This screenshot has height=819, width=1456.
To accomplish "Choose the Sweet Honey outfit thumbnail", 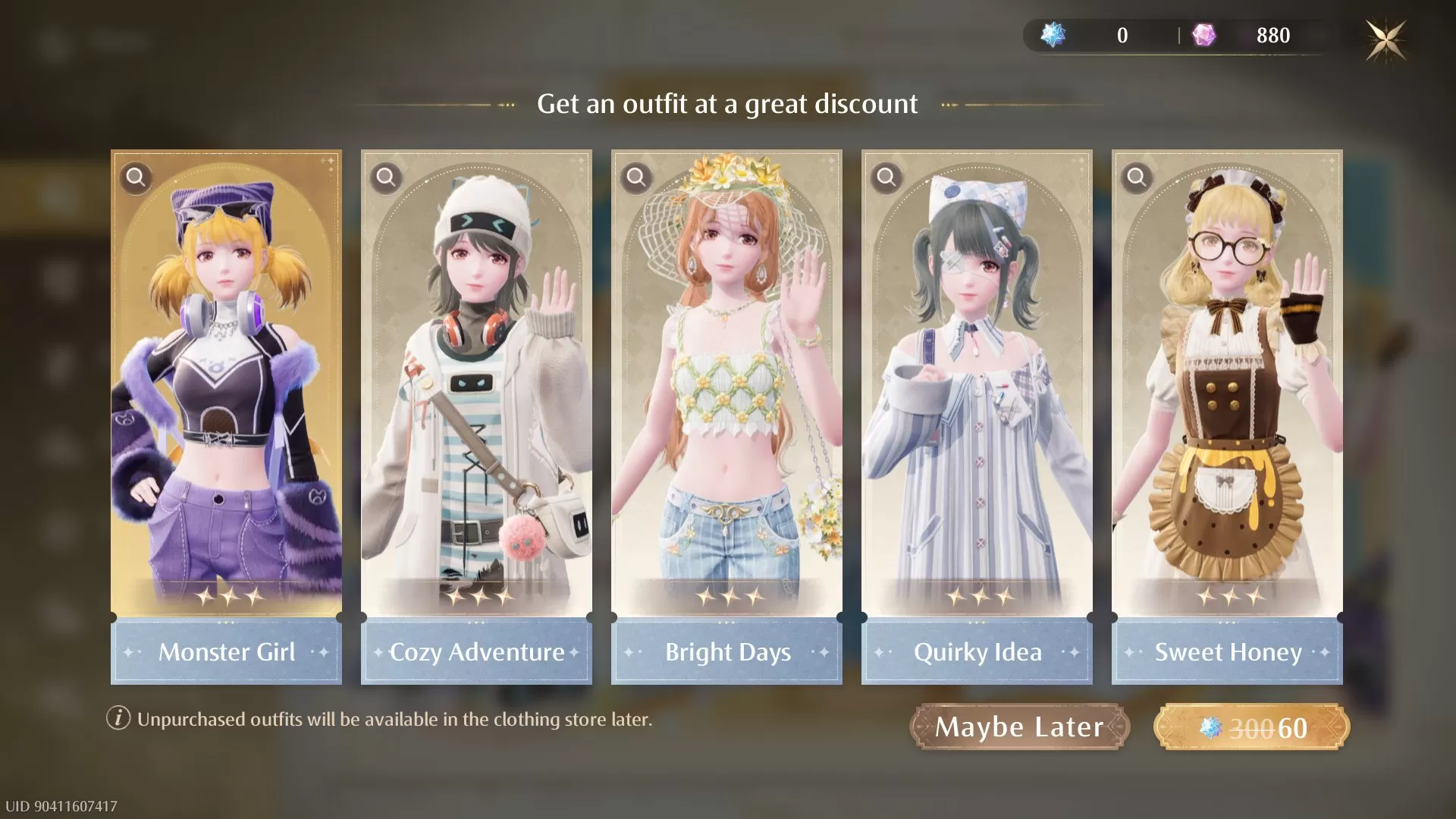I will click(x=1226, y=379).
